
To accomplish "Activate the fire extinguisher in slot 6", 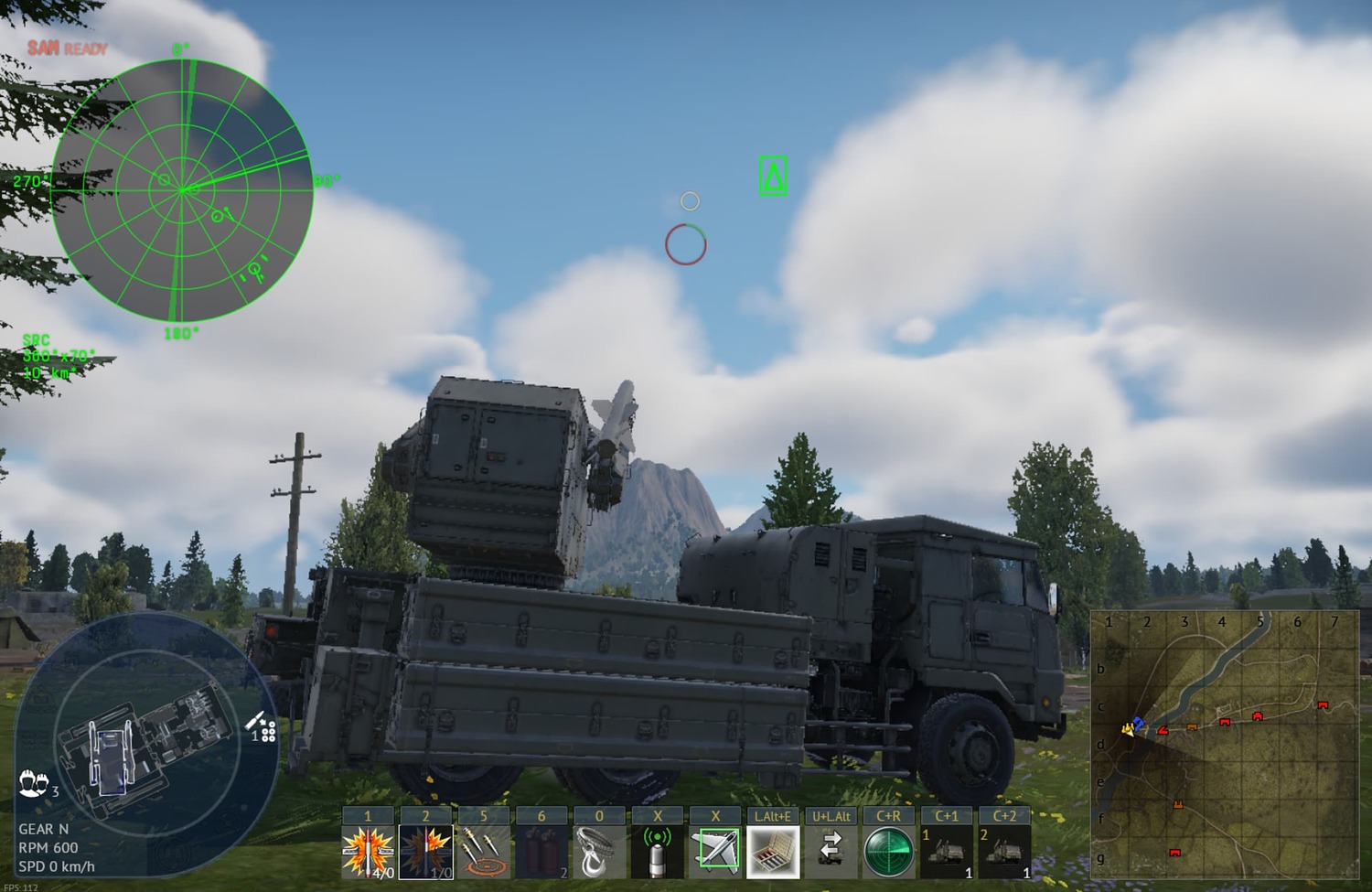I will coord(541,851).
